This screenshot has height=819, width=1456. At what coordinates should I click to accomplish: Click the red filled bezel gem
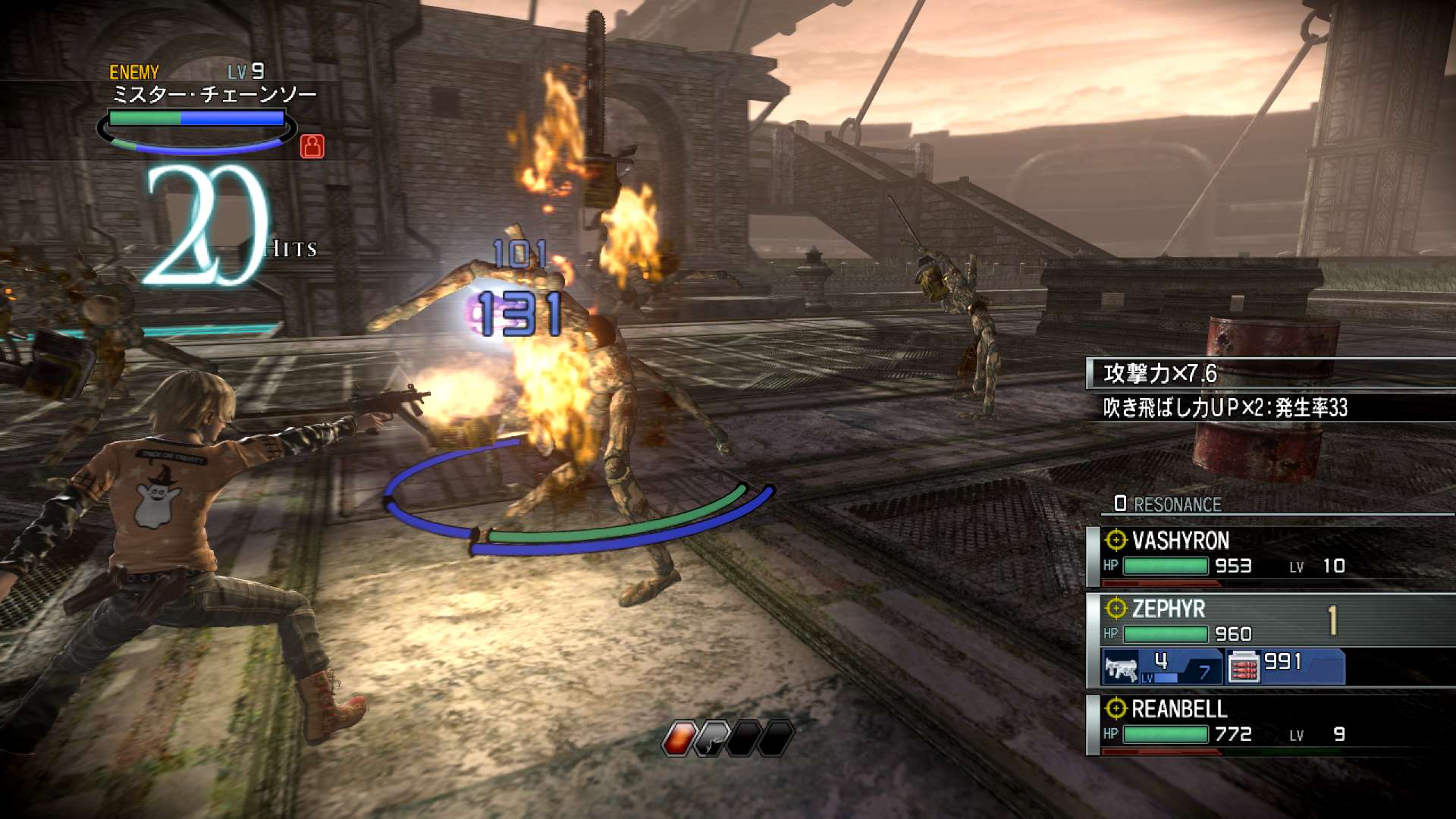[679, 738]
